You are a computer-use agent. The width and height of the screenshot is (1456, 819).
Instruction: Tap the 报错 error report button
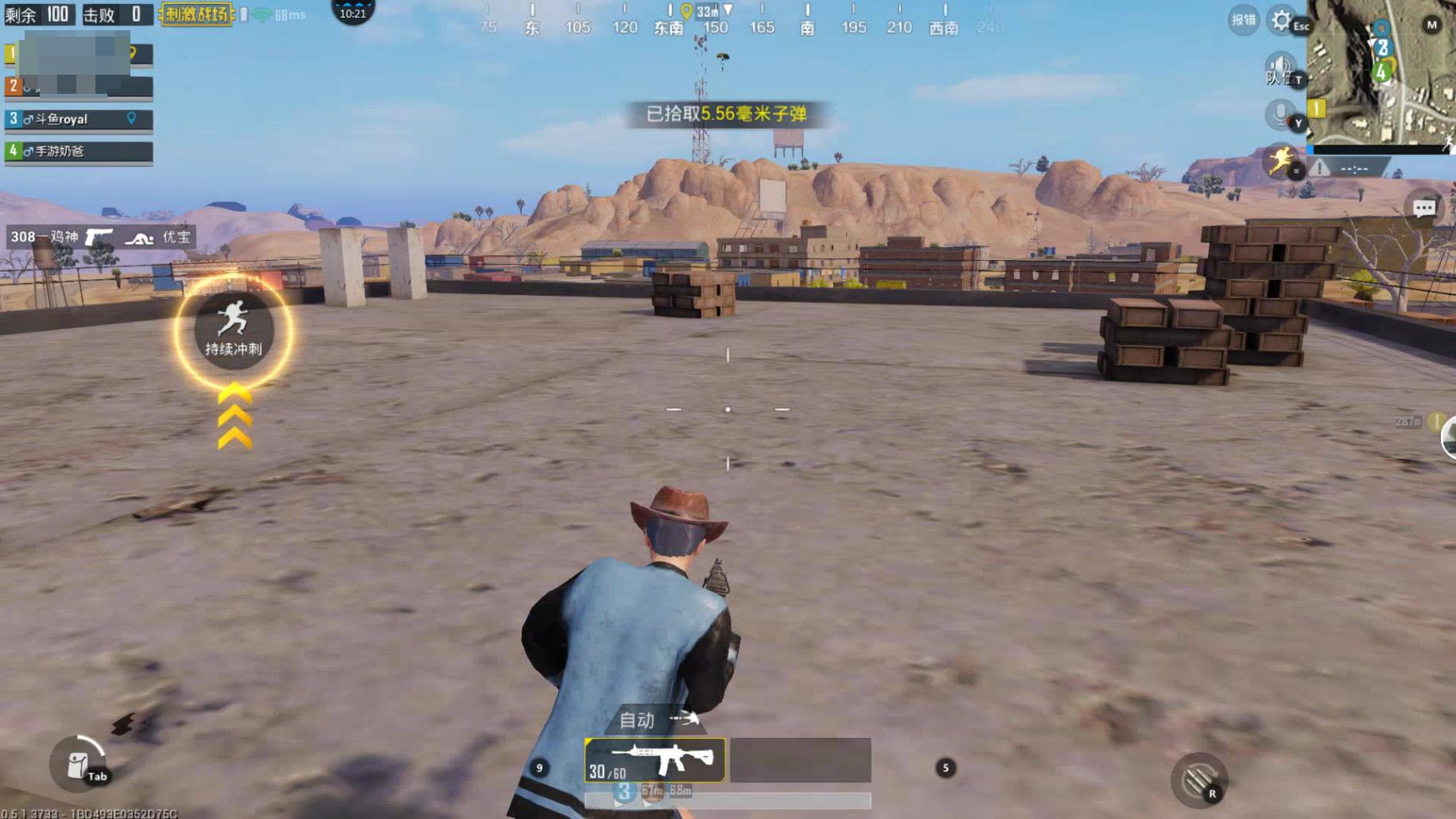(x=1243, y=21)
